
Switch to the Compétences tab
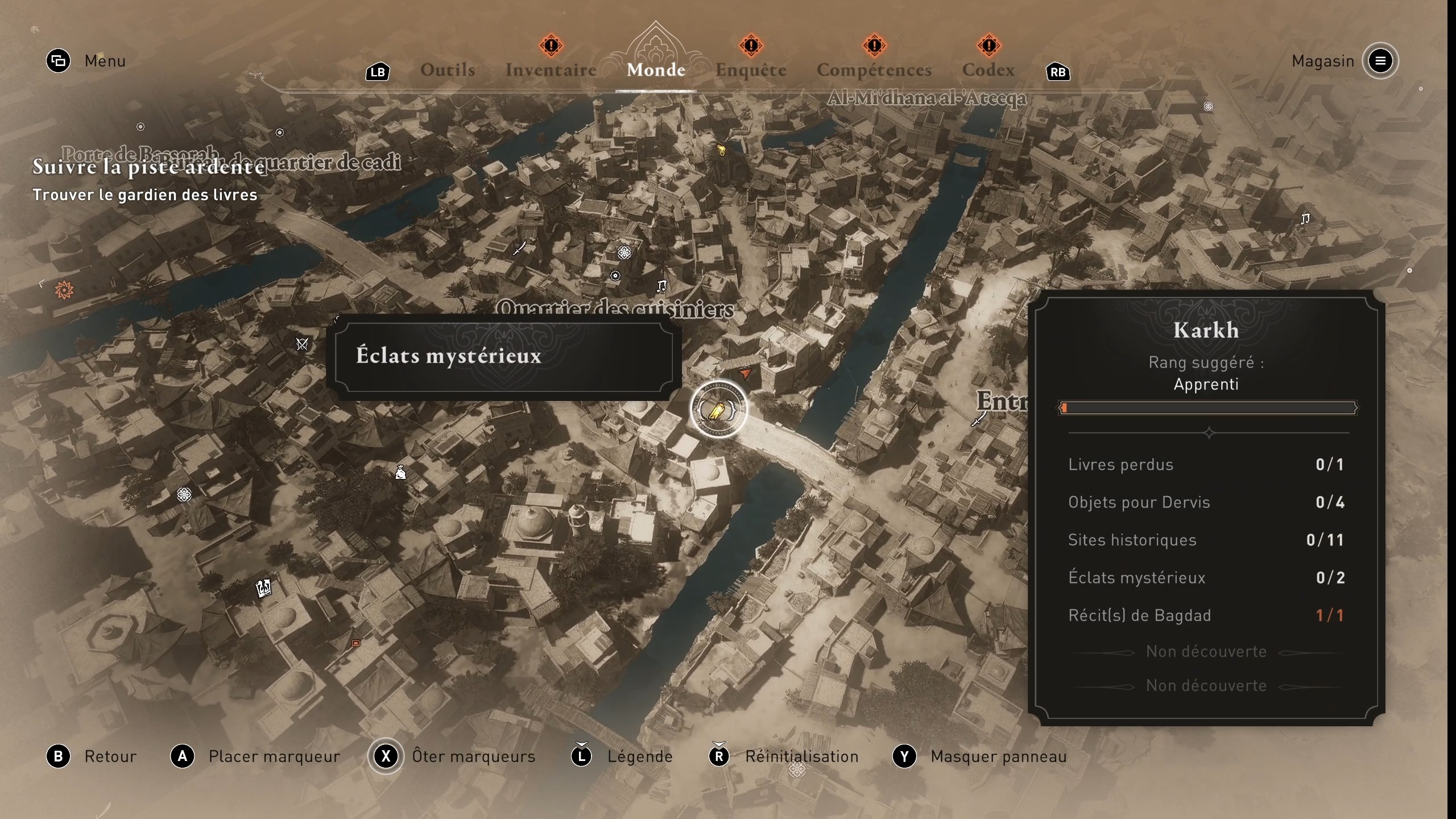(874, 69)
